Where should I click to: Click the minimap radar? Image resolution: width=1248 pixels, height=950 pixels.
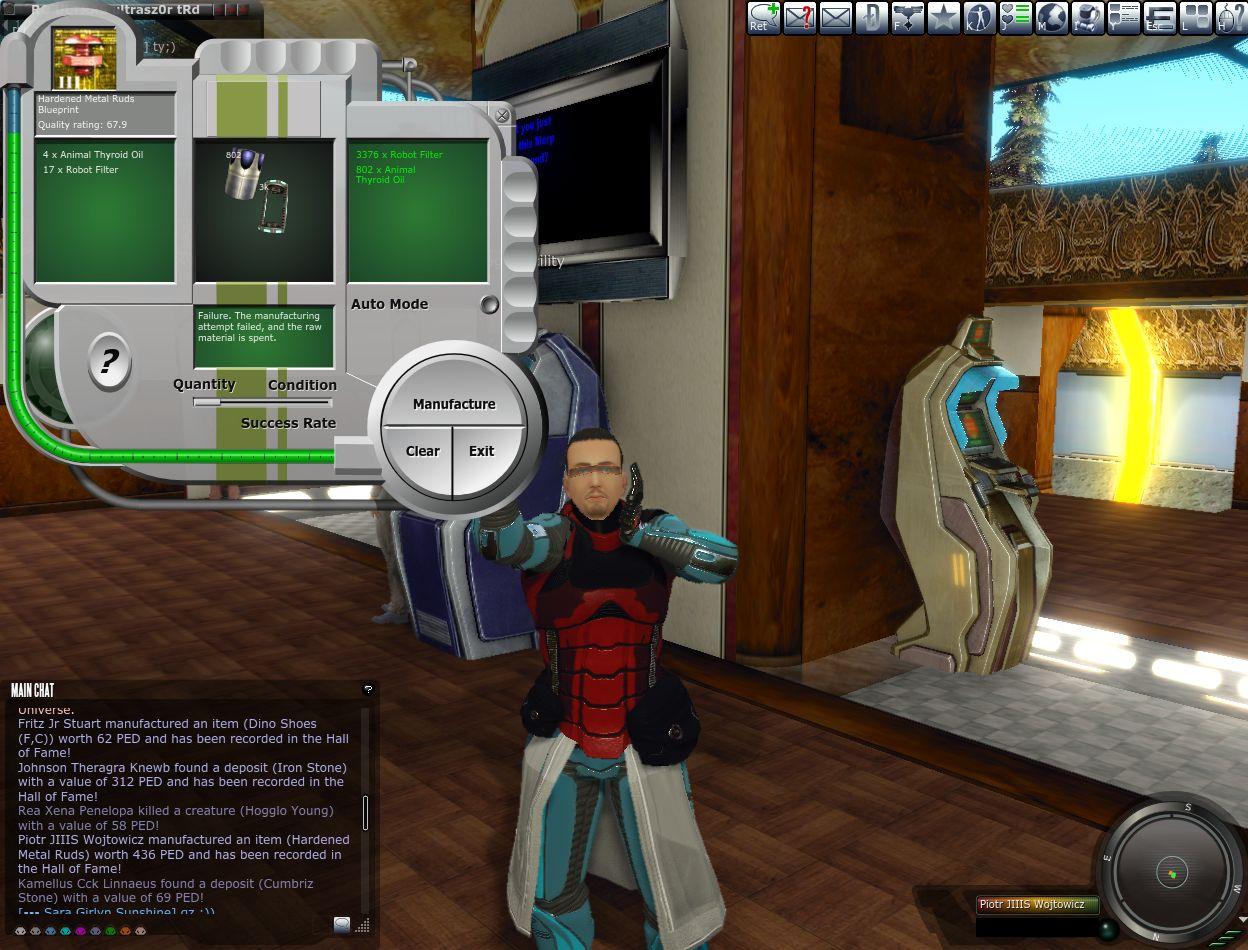point(1171,871)
